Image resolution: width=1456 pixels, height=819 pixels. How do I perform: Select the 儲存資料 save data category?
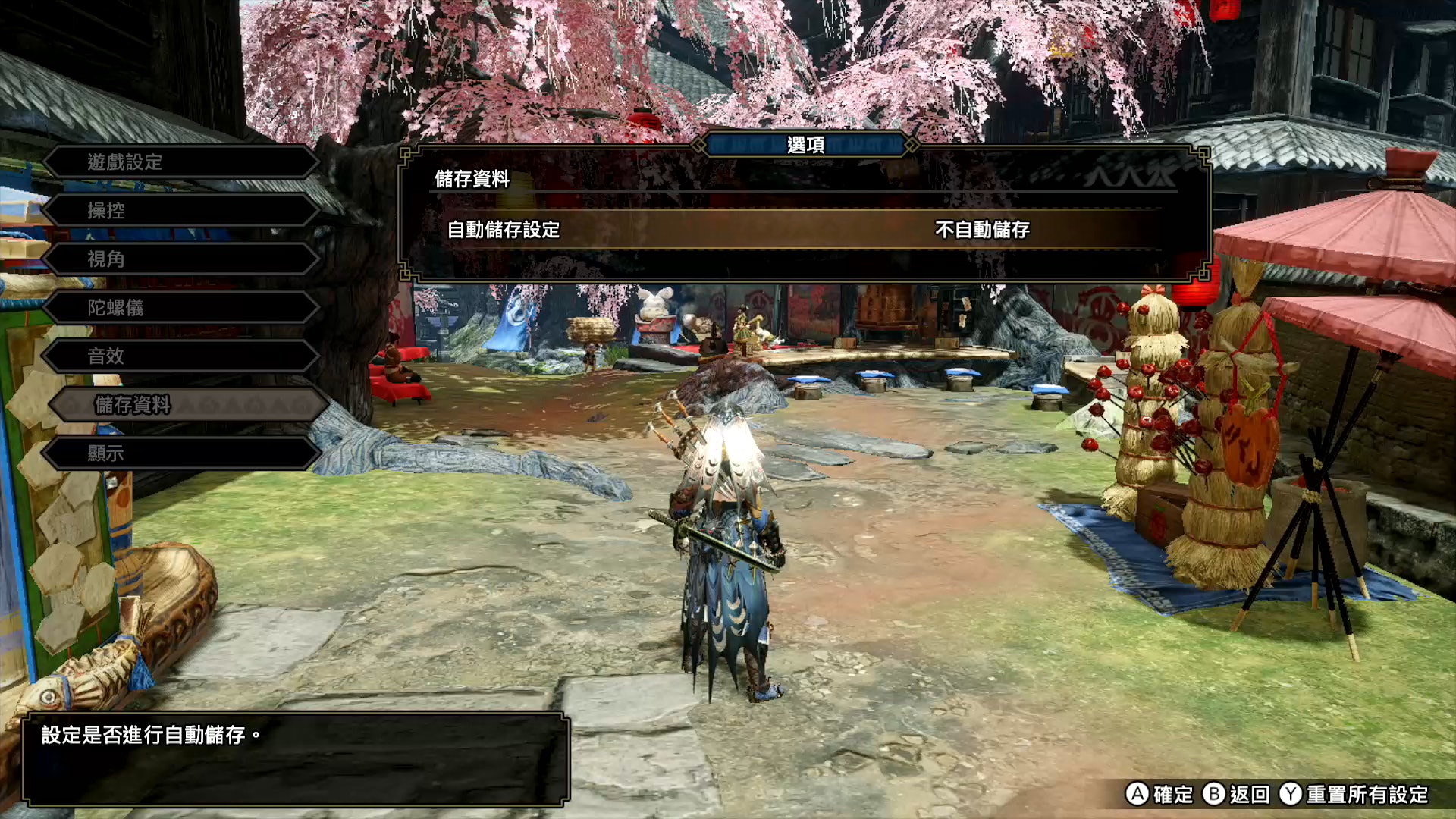(x=188, y=405)
